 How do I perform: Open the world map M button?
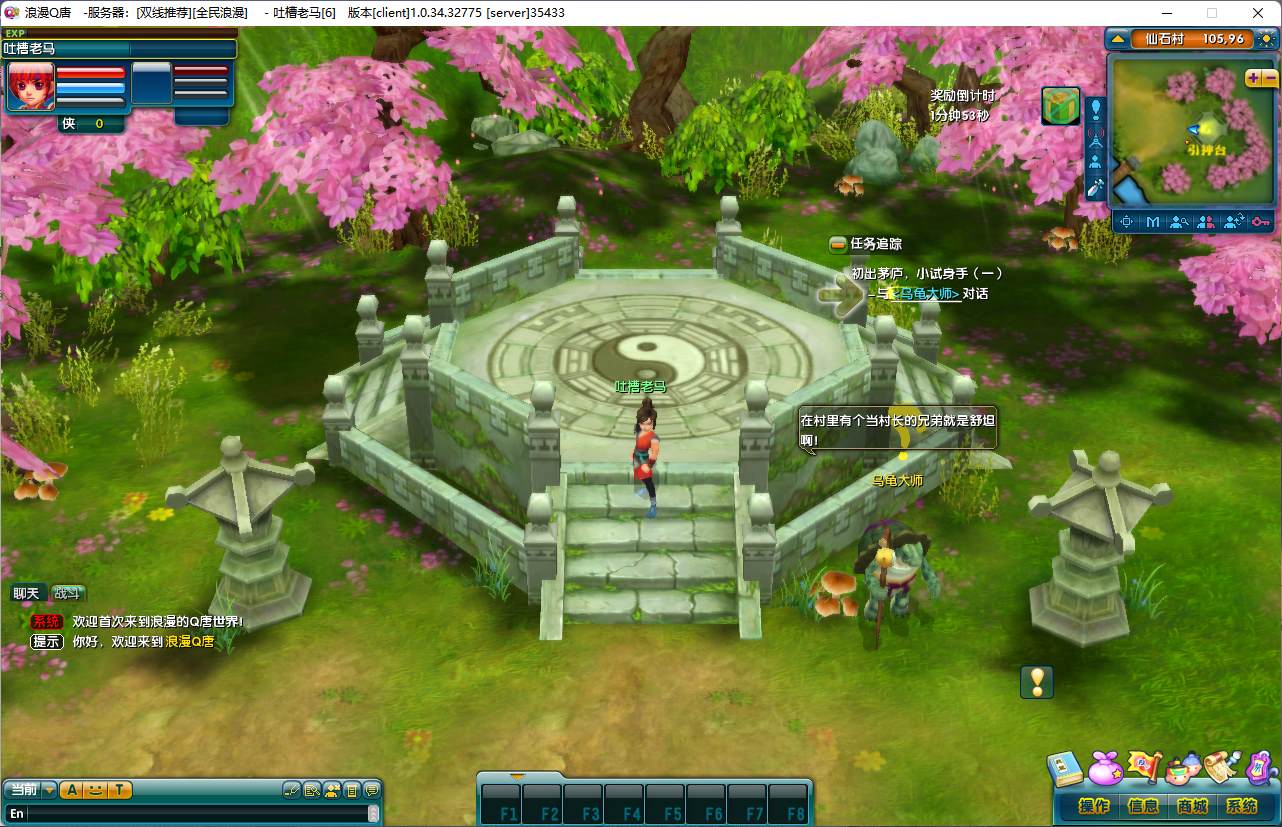tap(1153, 222)
